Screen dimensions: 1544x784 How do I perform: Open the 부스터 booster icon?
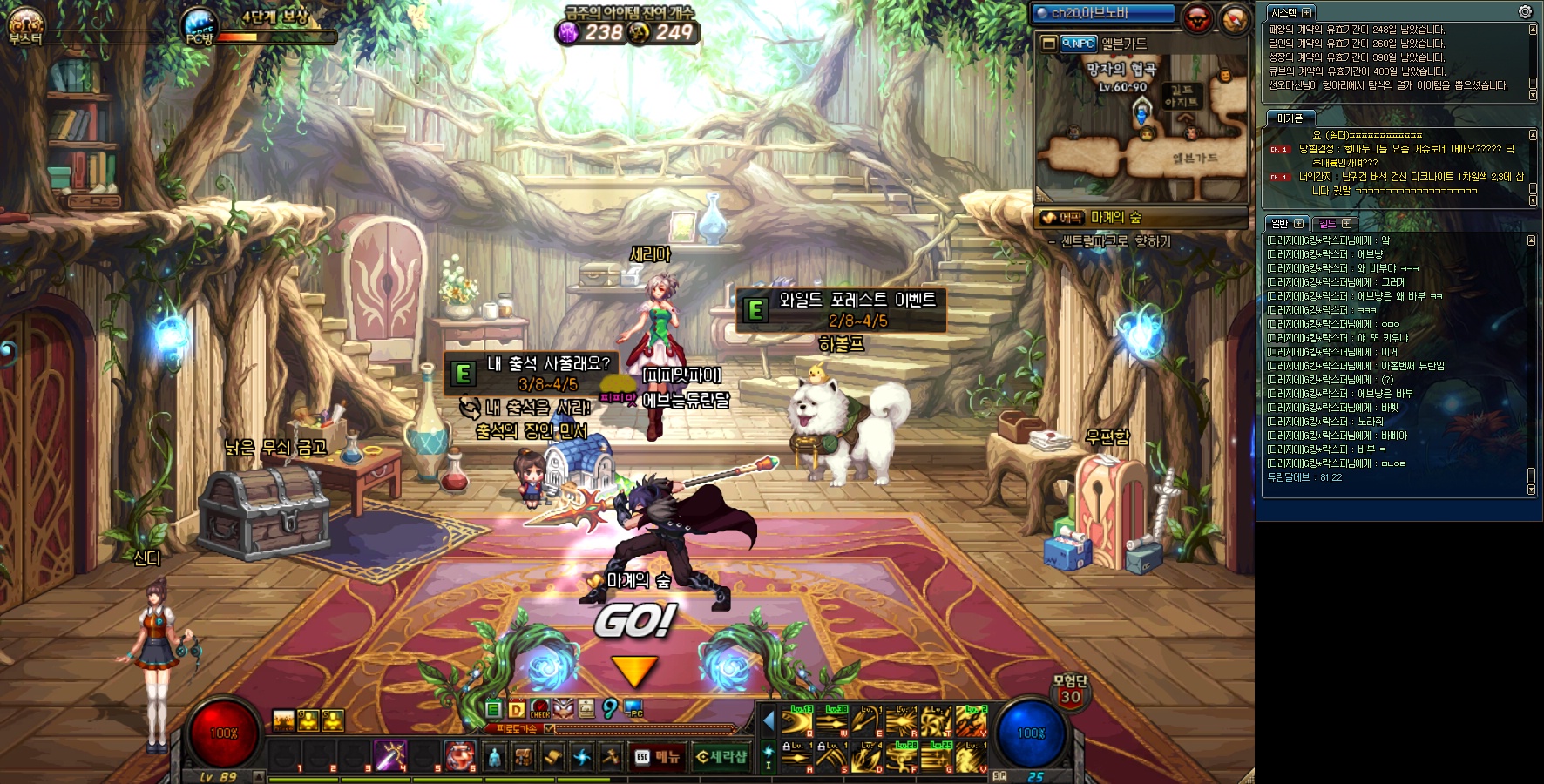click(25, 26)
